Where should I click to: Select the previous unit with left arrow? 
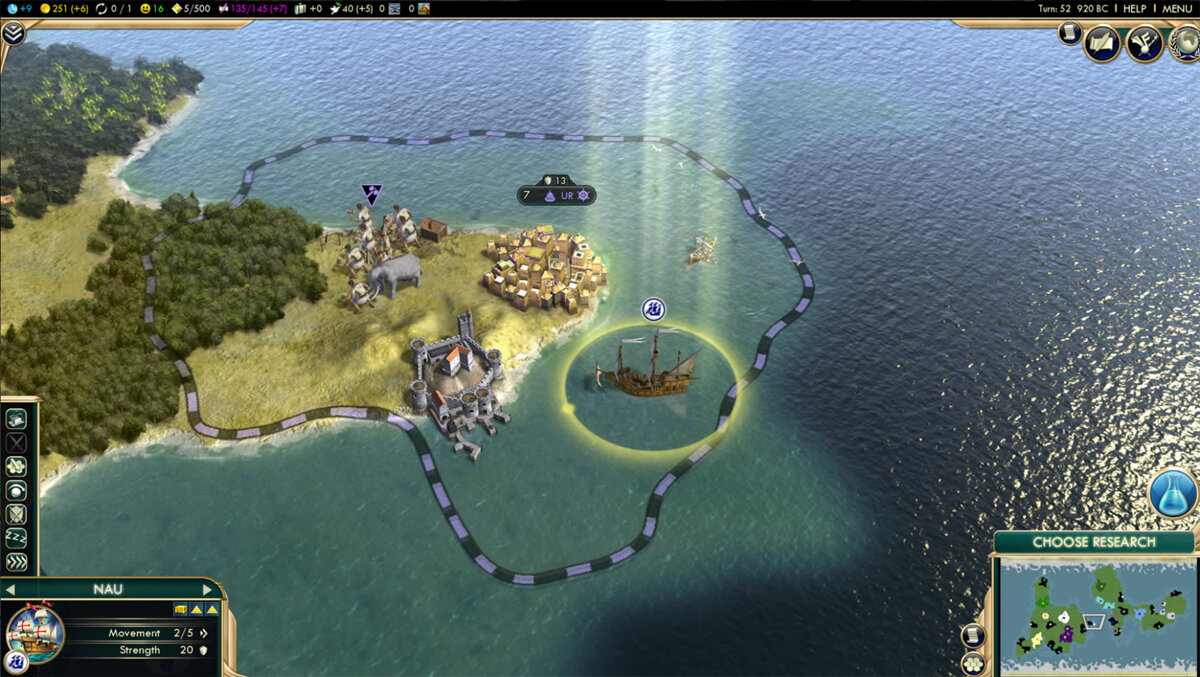(x=10, y=590)
